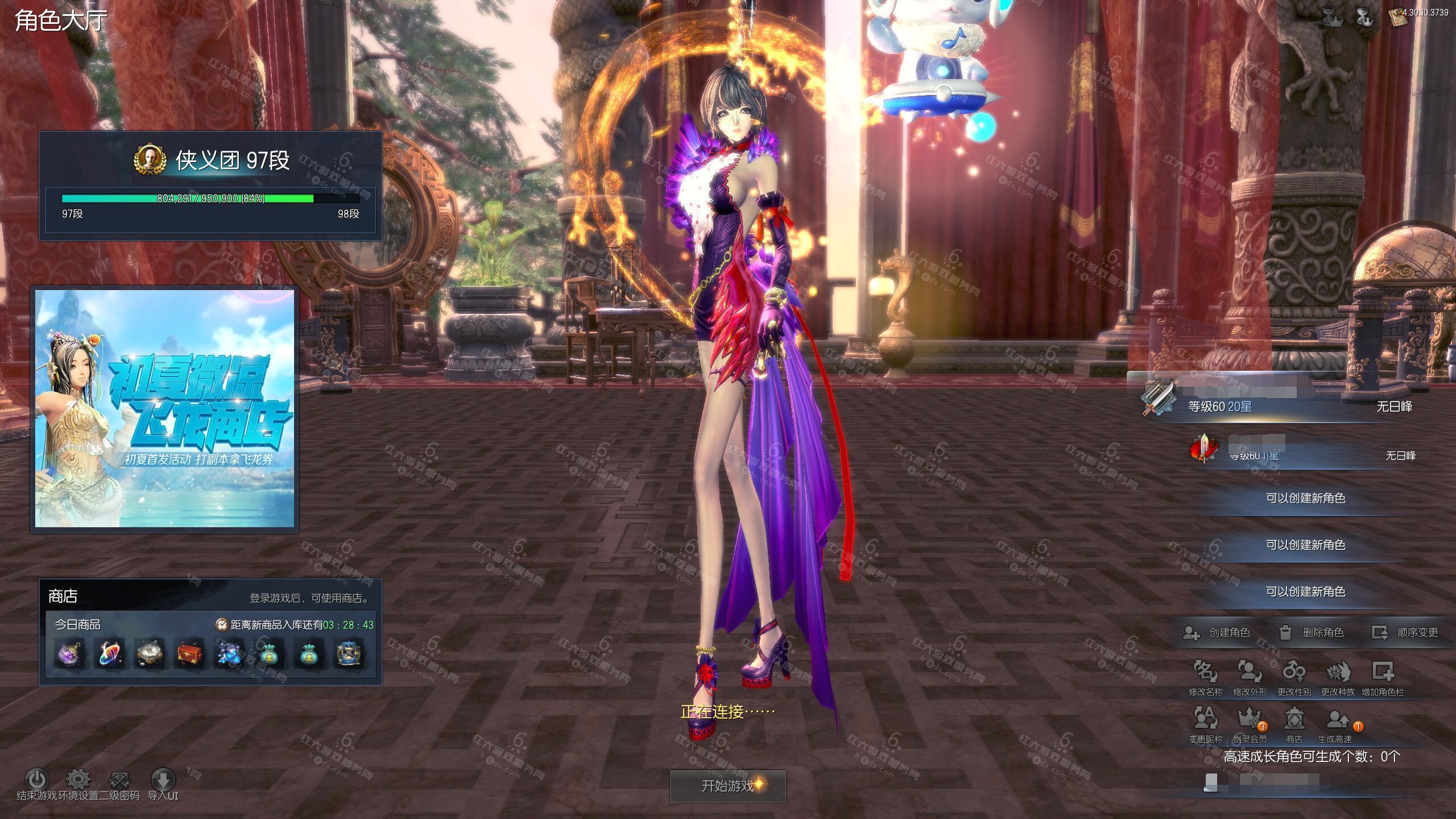The image size is (1456, 819).
Task: Start the game with 开始游戏
Action: (x=727, y=786)
